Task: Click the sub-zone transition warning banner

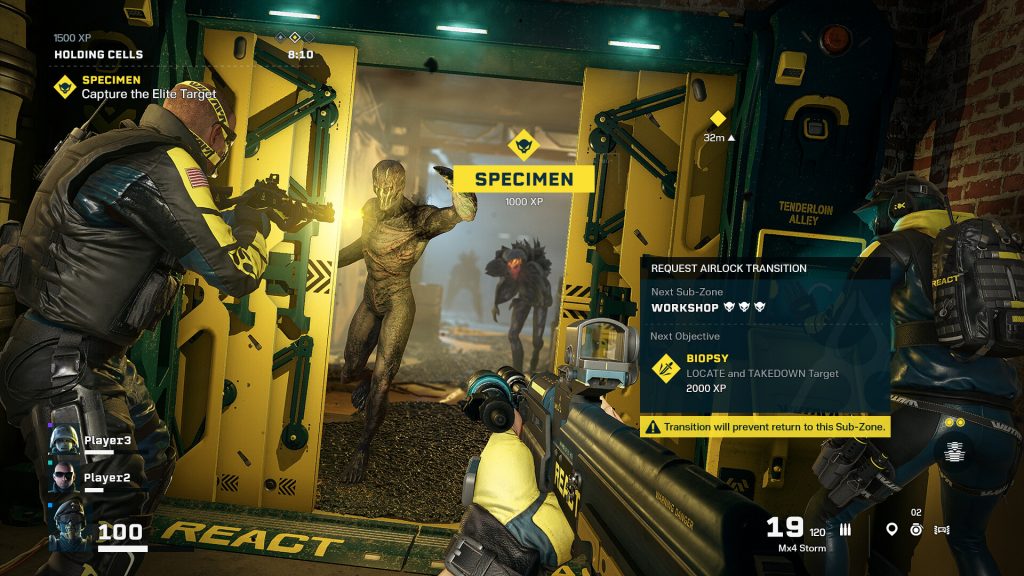Action: (764, 427)
